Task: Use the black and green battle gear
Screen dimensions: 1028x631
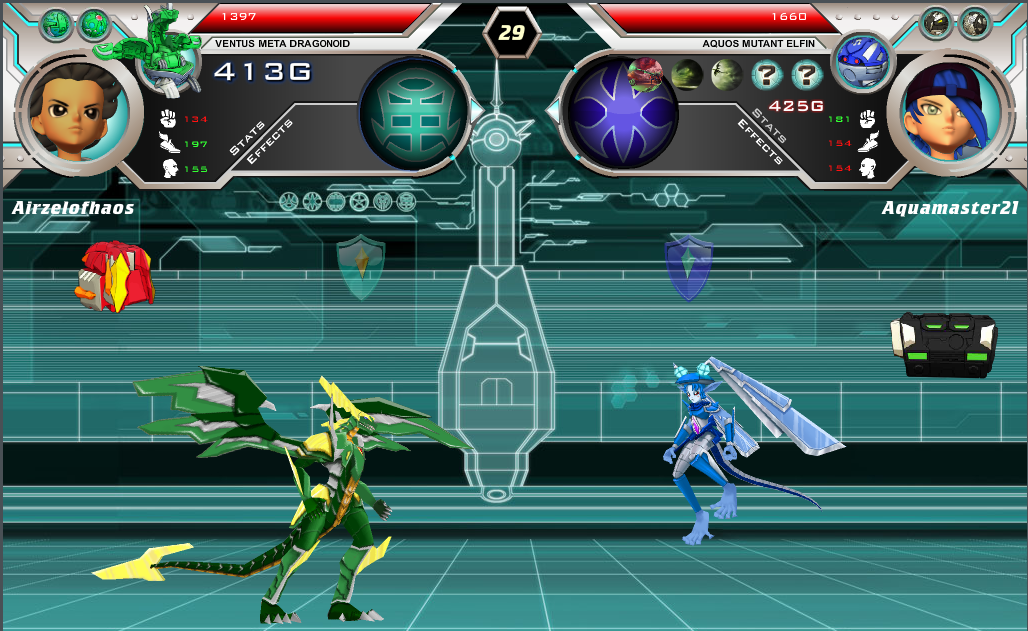Action: point(943,344)
